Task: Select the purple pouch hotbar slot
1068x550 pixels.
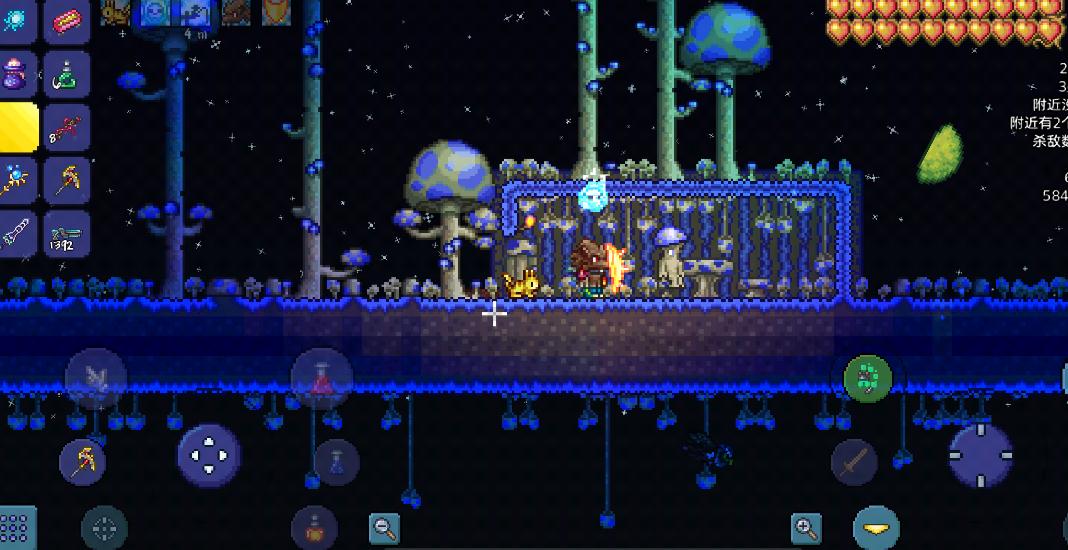Action: coord(15,75)
